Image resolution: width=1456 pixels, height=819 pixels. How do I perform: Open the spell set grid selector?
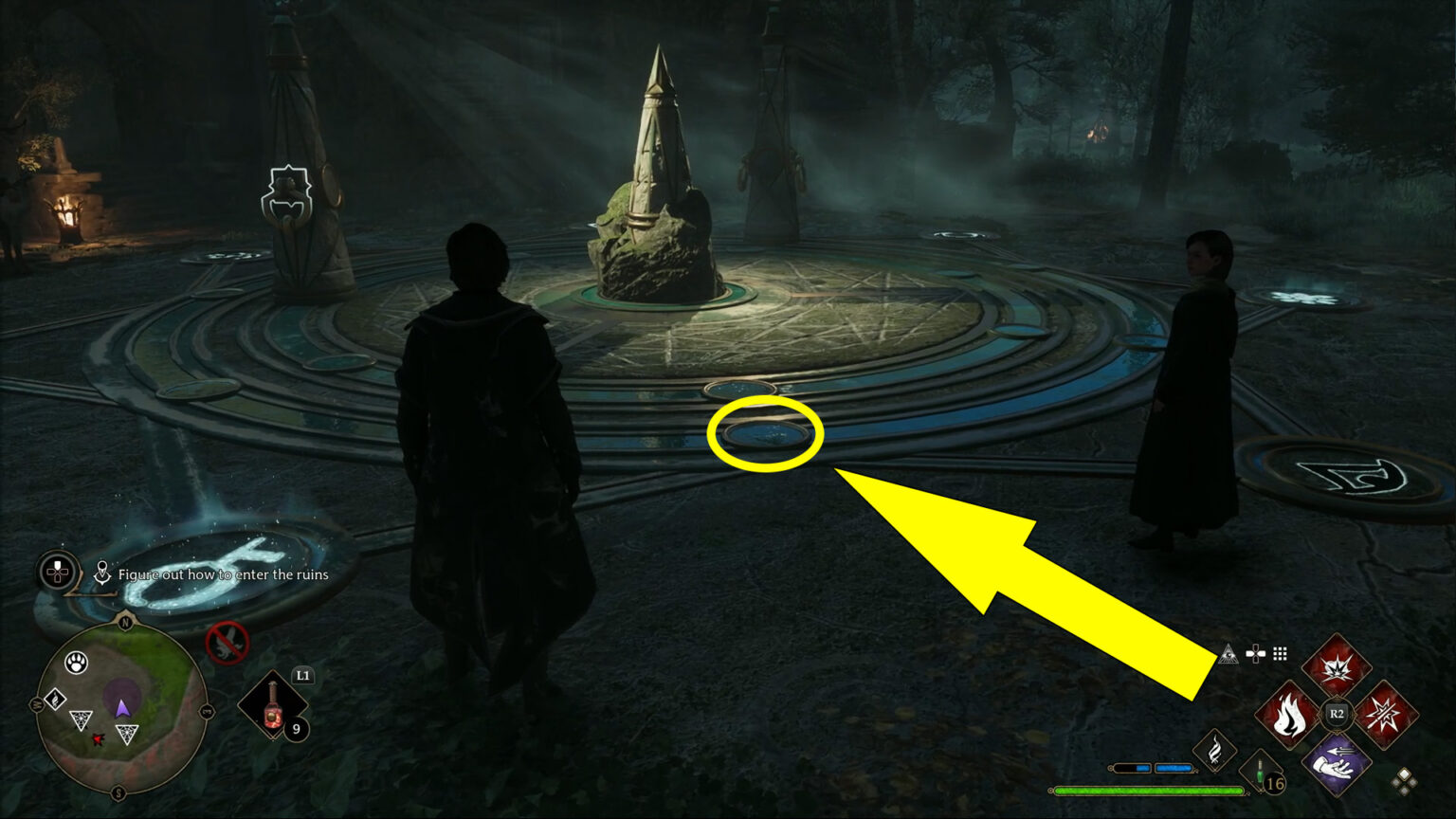tap(1279, 653)
